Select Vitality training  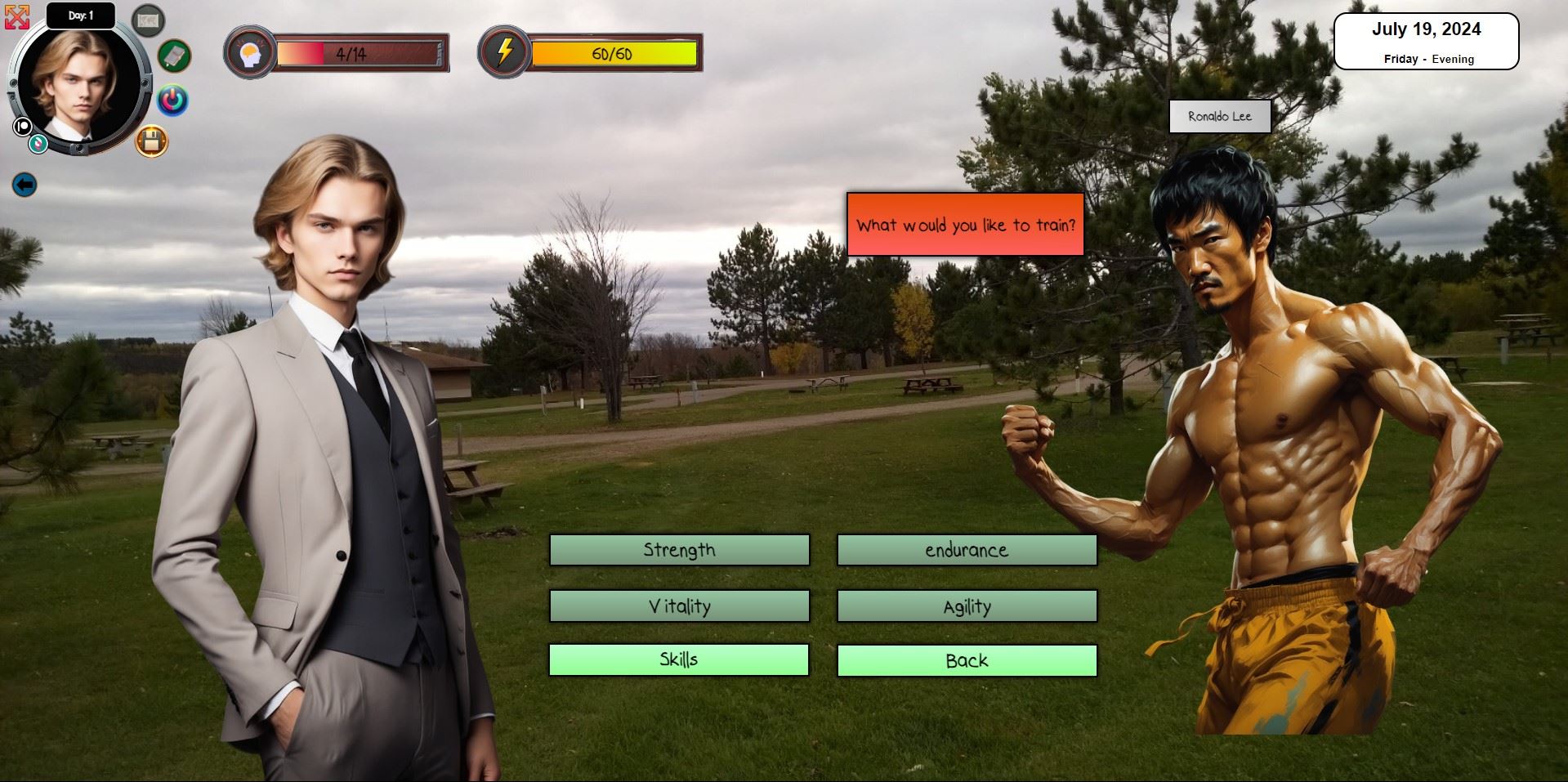(679, 606)
